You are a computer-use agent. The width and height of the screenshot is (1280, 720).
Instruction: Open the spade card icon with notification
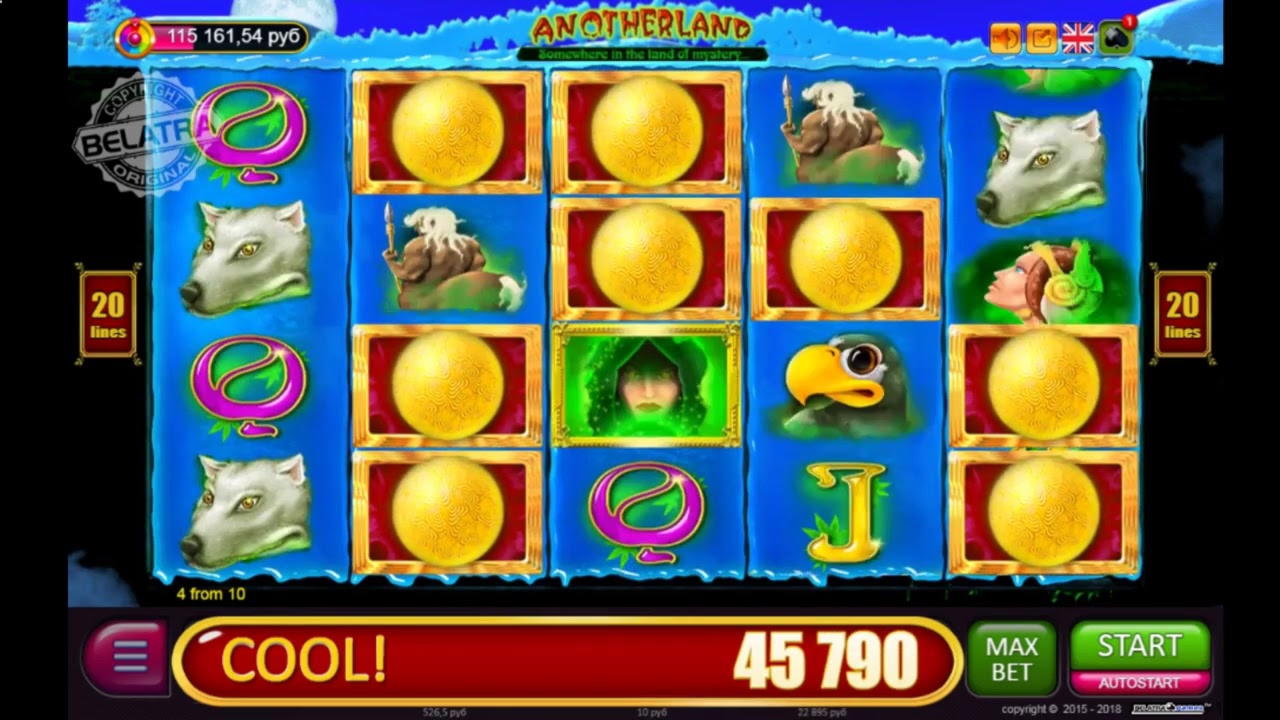[1116, 38]
